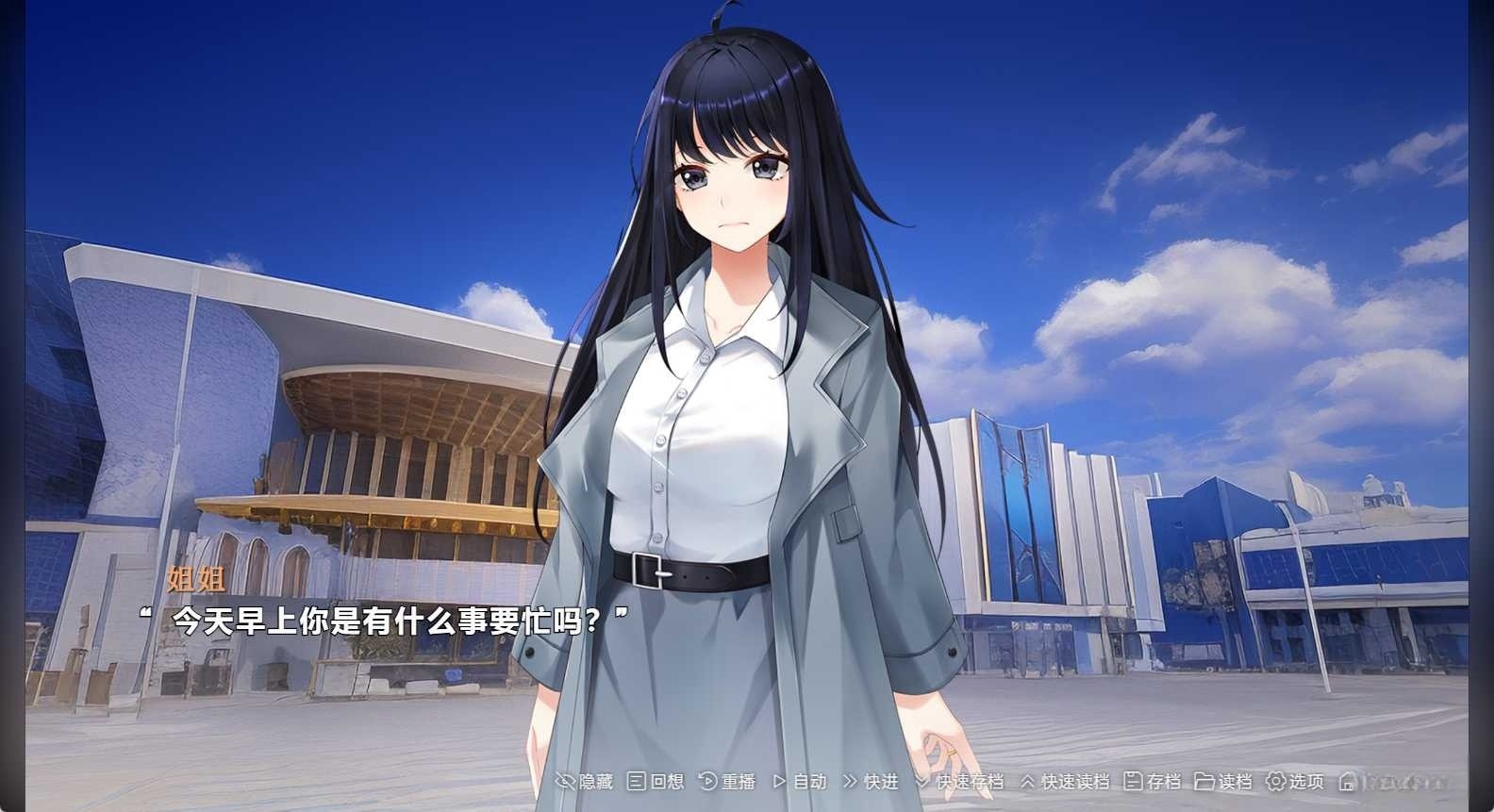Click the down chevron on 快速存档
Image resolution: width=1494 pixels, height=812 pixels.
(x=921, y=782)
